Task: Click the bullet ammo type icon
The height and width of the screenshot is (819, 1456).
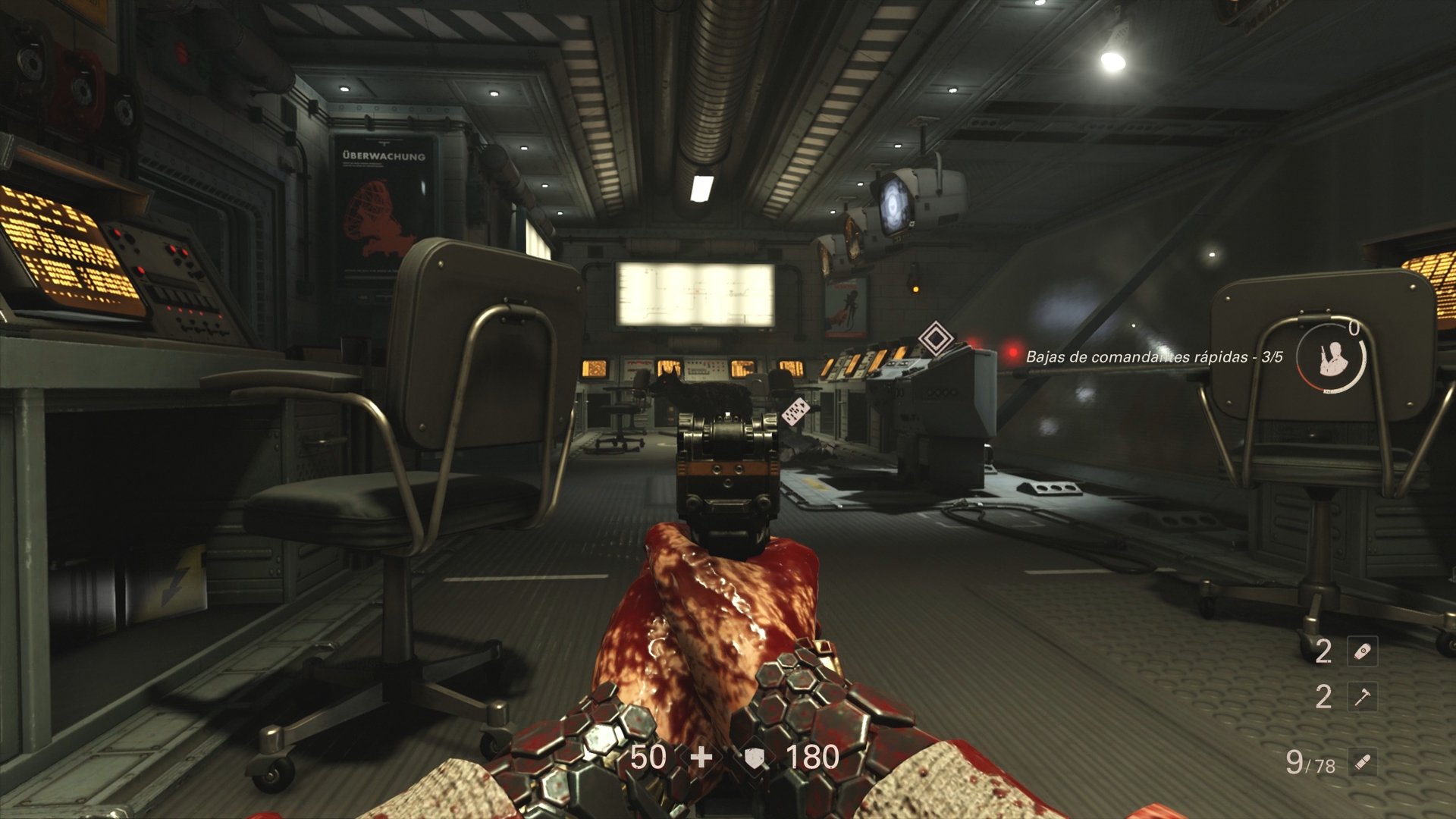Action: 1362,761
